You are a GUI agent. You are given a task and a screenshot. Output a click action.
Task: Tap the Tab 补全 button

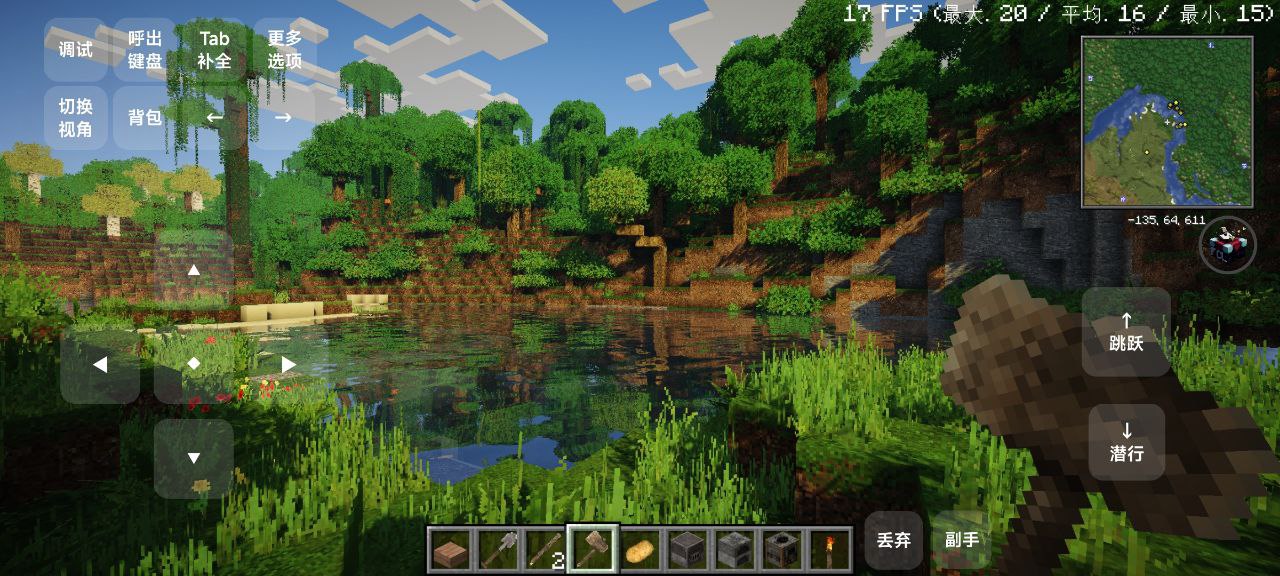tap(214, 49)
